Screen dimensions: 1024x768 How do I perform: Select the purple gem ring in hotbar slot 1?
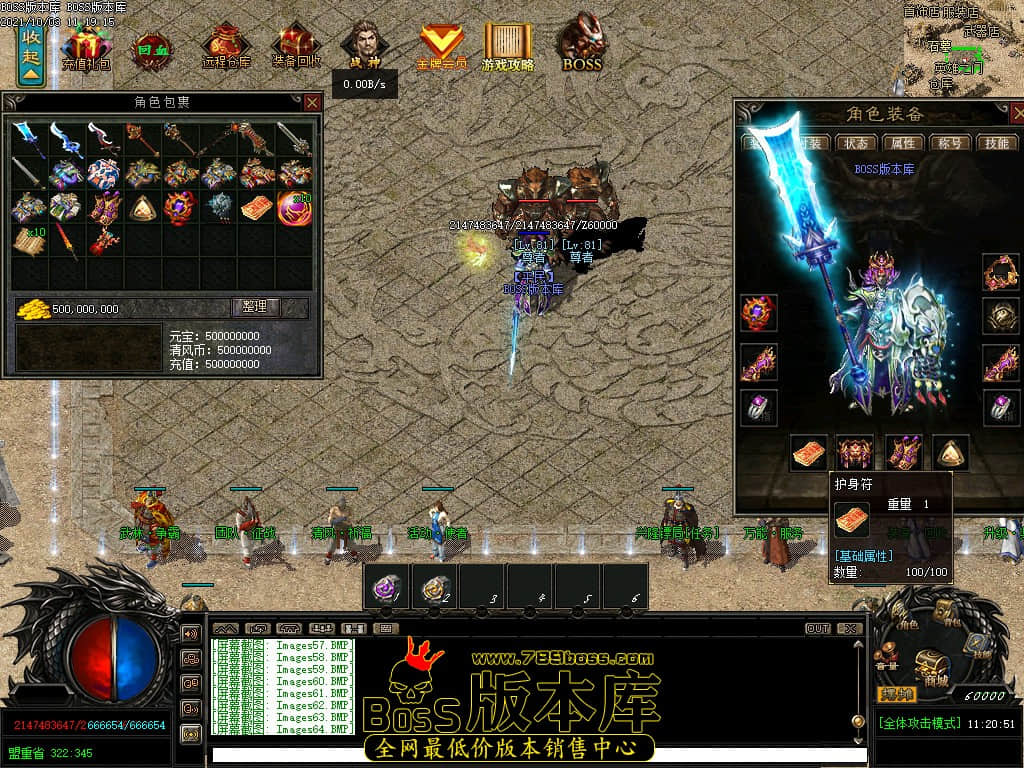point(387,588)
